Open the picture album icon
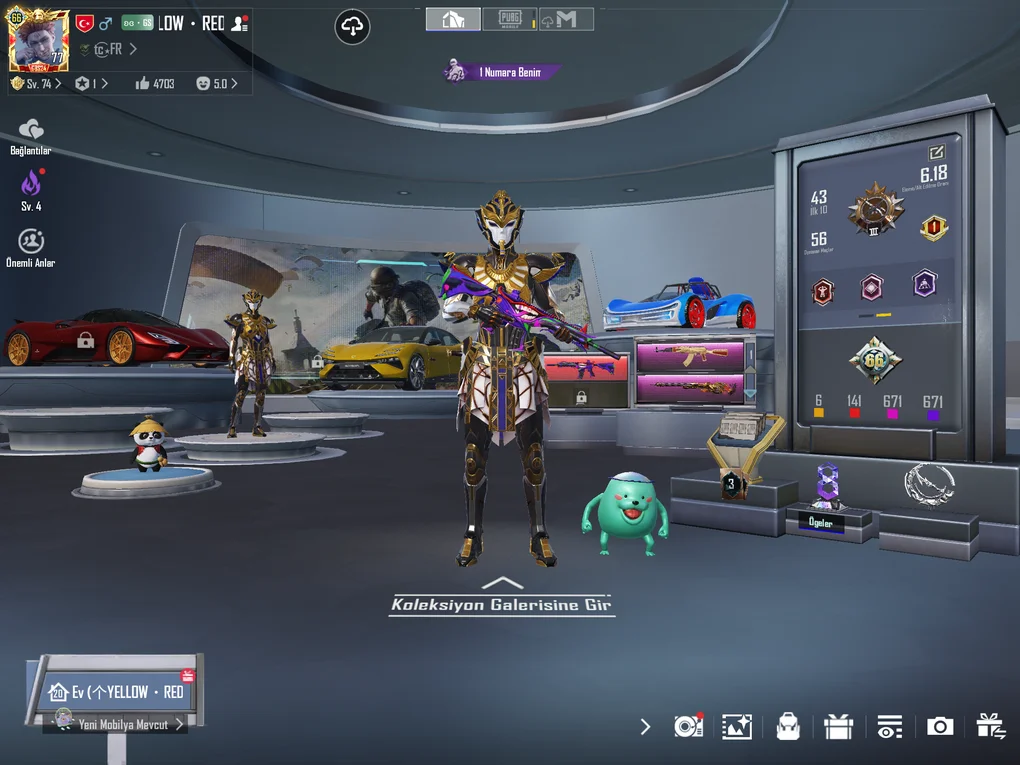This screenshot has height=765, width=1020. tap(737, 727)
